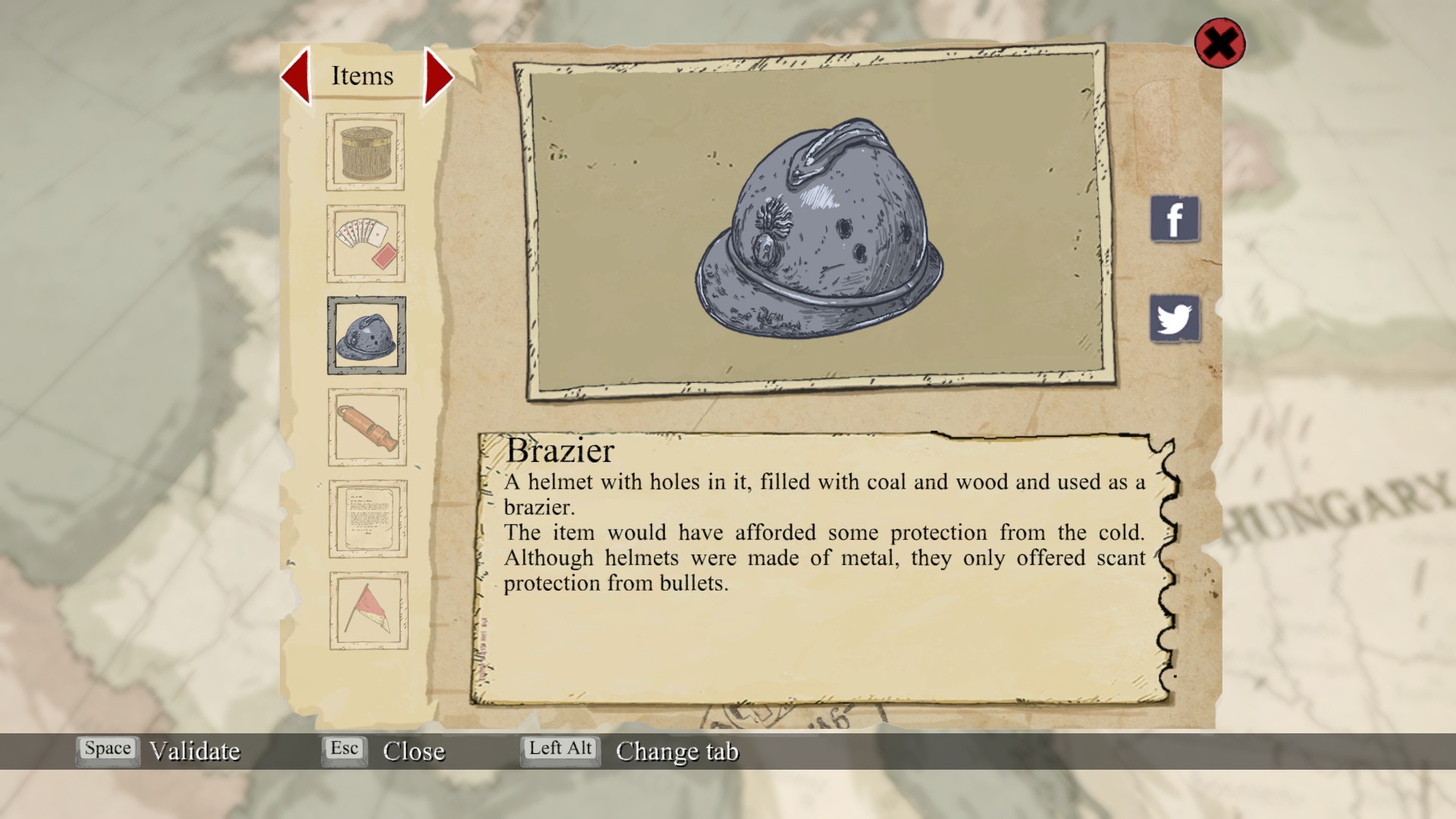Image resolution: width=1456 pixels, height=819 pixels.
Task: Select the whistle item thumbnail
Action: (368, 427)
